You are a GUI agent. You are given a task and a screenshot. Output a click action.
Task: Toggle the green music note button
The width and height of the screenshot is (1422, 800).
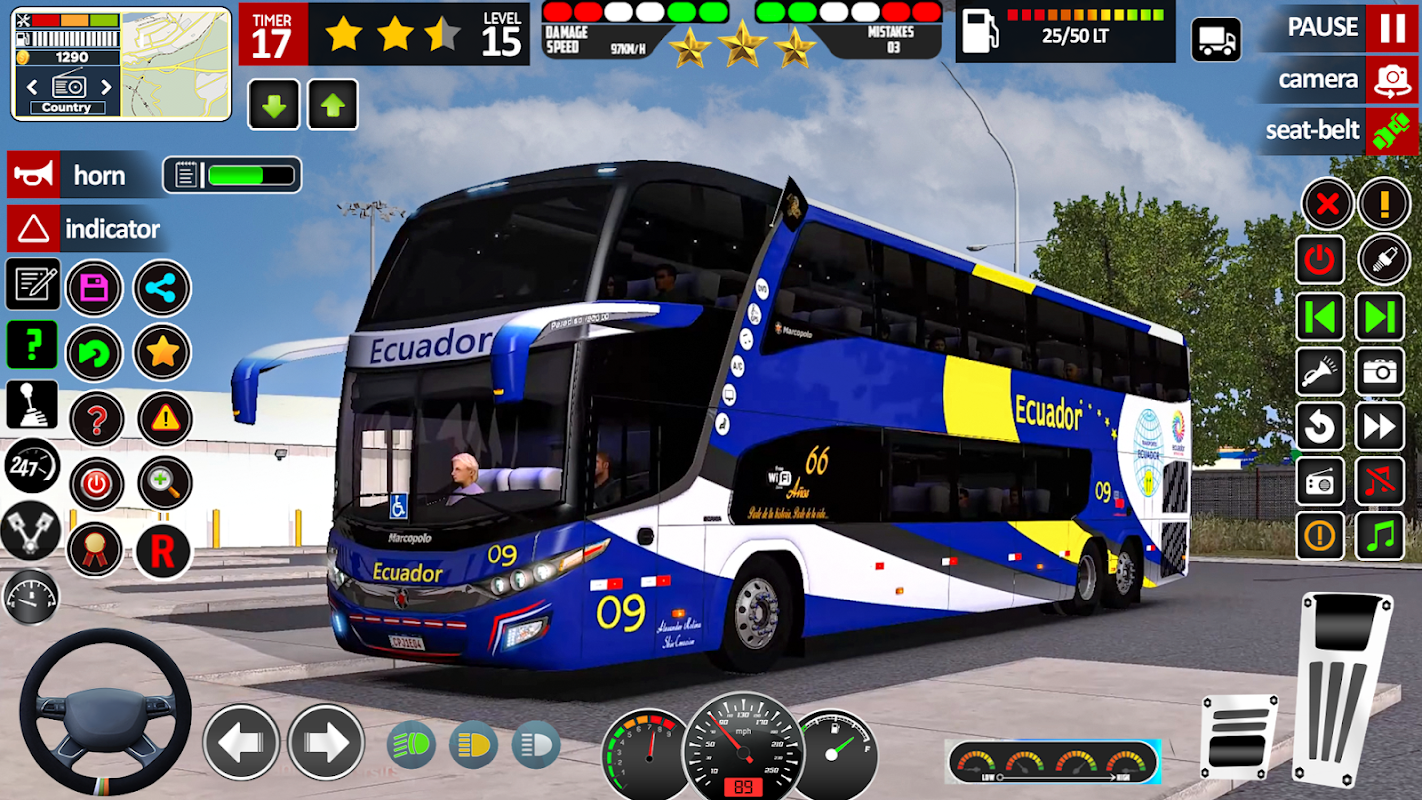tap(1380, 536)
